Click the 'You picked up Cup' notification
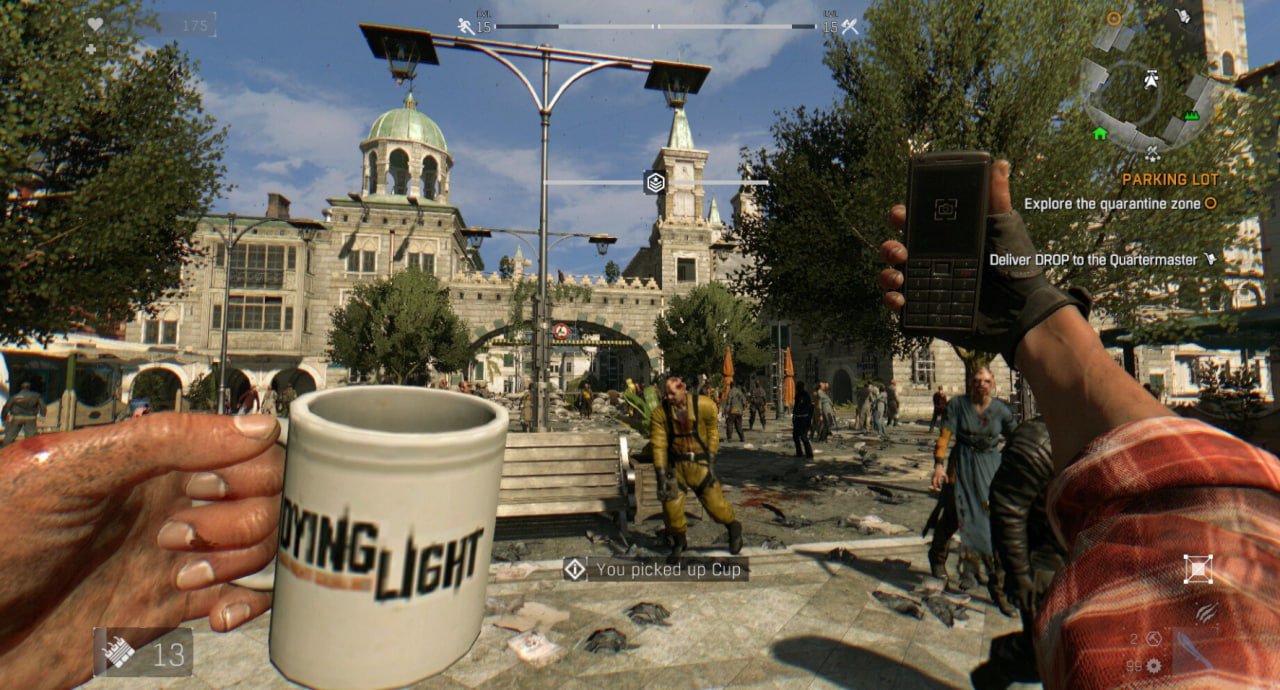This screenshot has height=690, width=1280. point(655,570)
